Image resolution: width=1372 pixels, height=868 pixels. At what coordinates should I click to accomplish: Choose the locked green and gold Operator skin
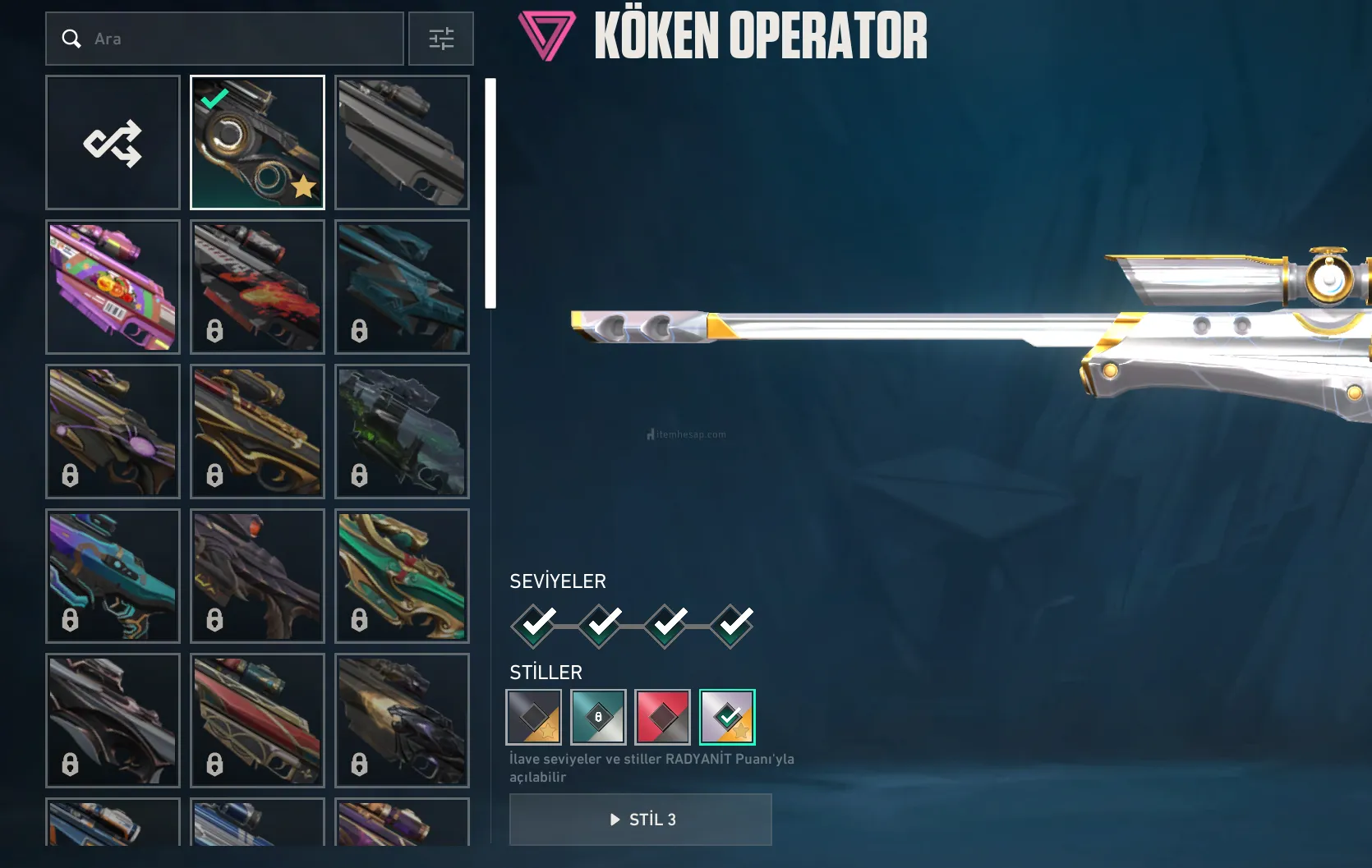tap(402, 576)
